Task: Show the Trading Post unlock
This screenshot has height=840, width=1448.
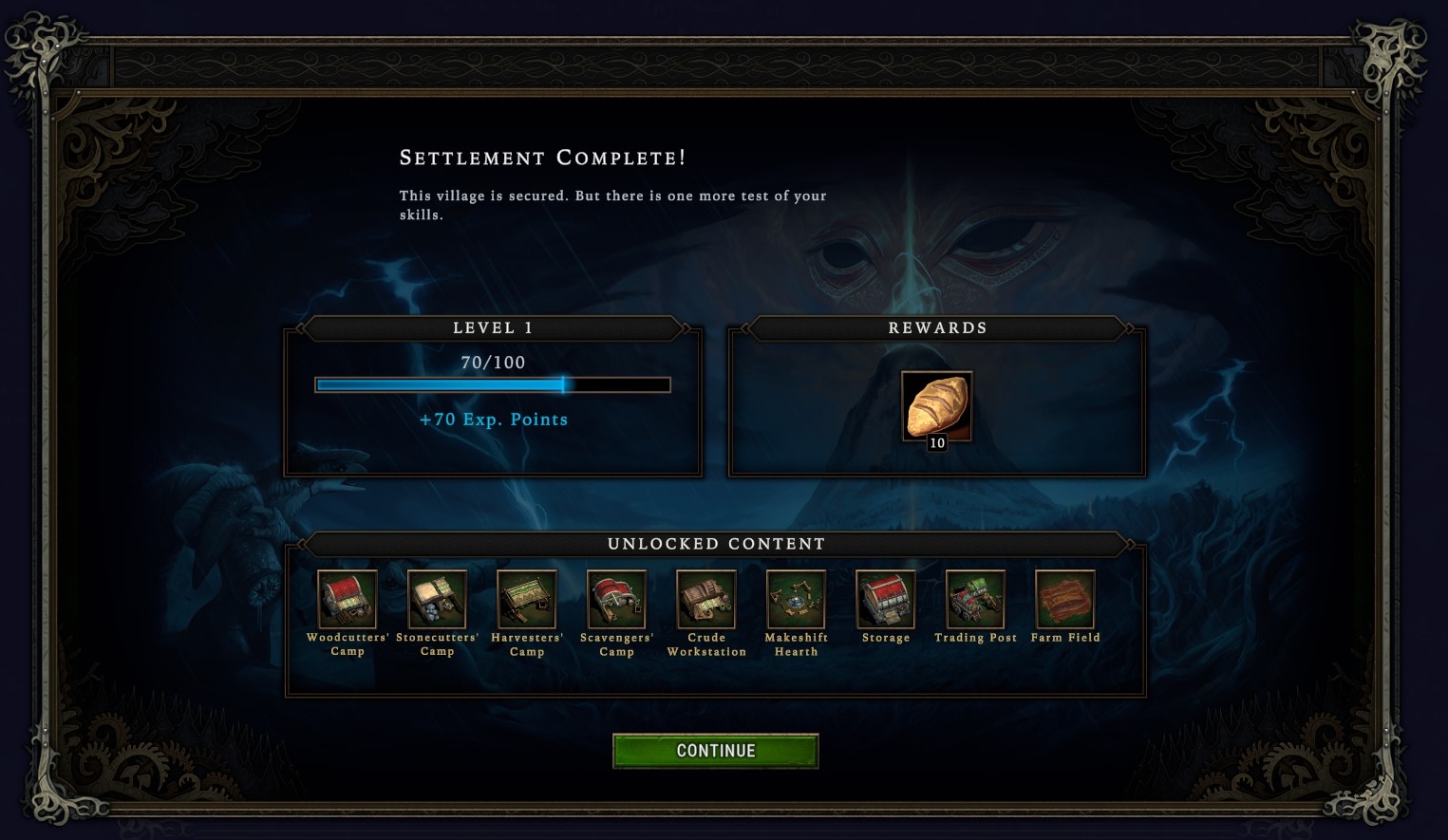Action: (x=975, y=599)
